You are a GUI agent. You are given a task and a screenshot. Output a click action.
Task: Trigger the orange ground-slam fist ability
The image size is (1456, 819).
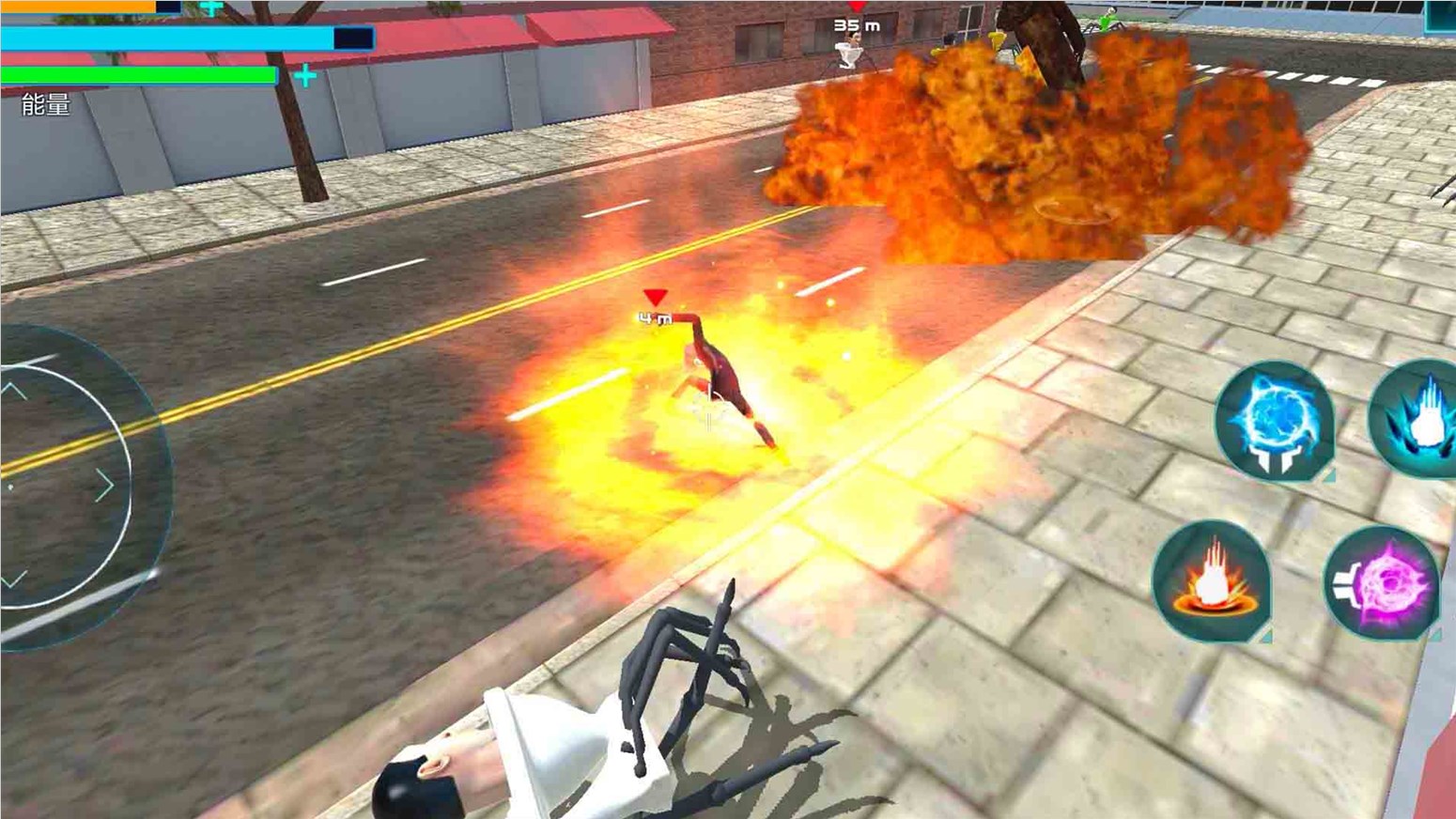click(1212, 580)
